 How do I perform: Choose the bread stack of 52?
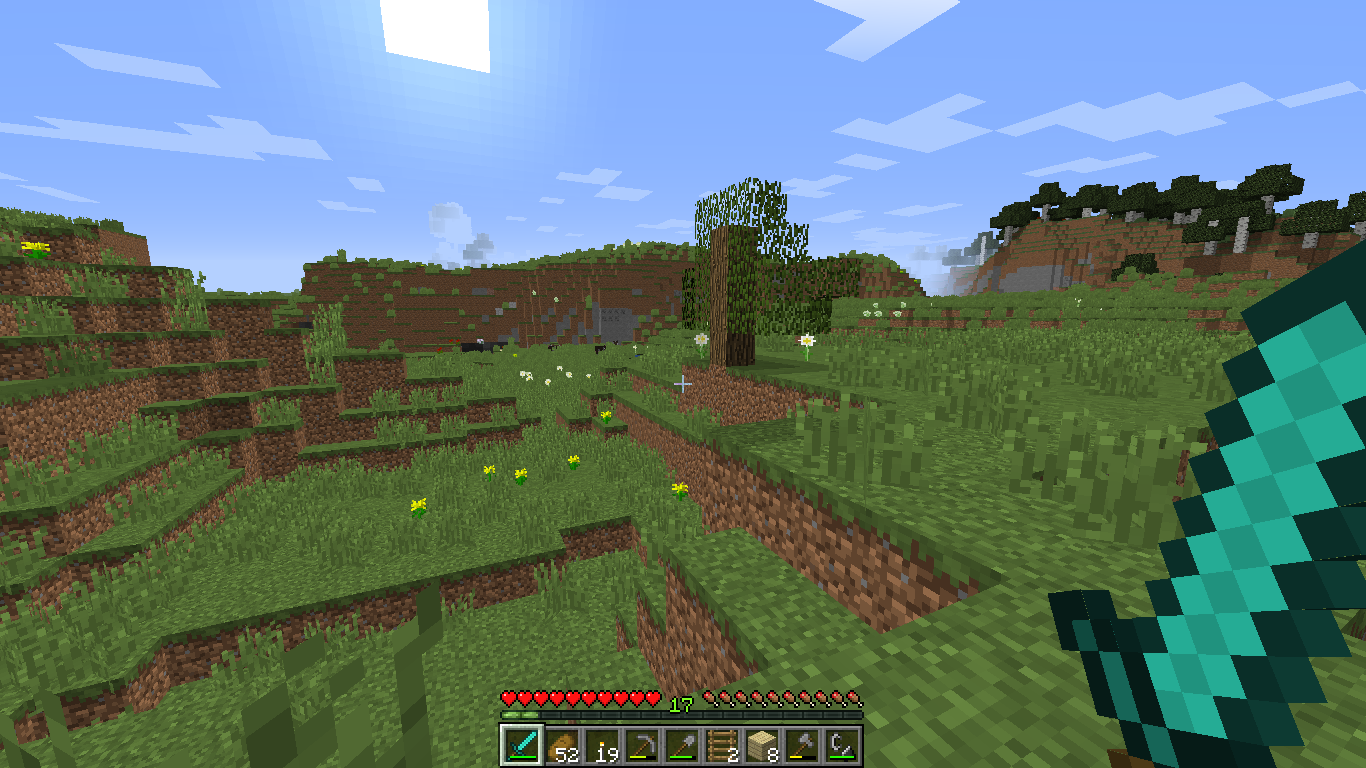point(561,745)
